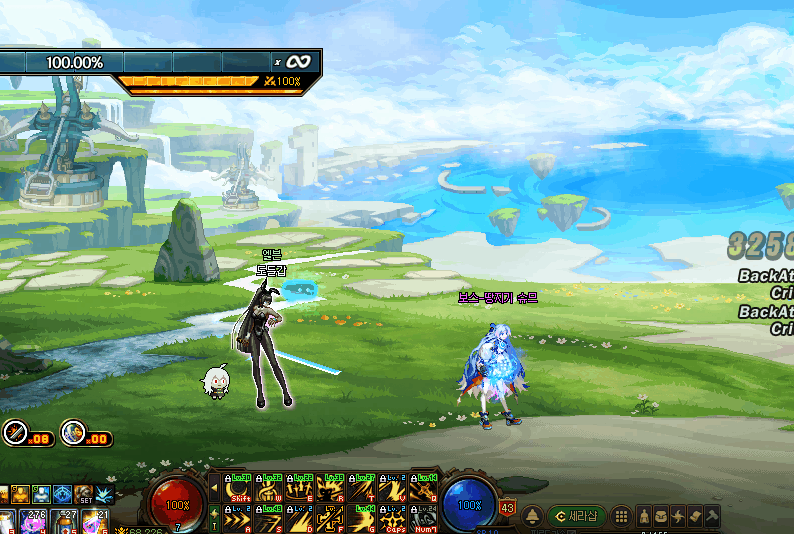The height and width of the screenshot is (534, 794).
Task: Open the hammer crafting icon
Action: tap(711, 516)
